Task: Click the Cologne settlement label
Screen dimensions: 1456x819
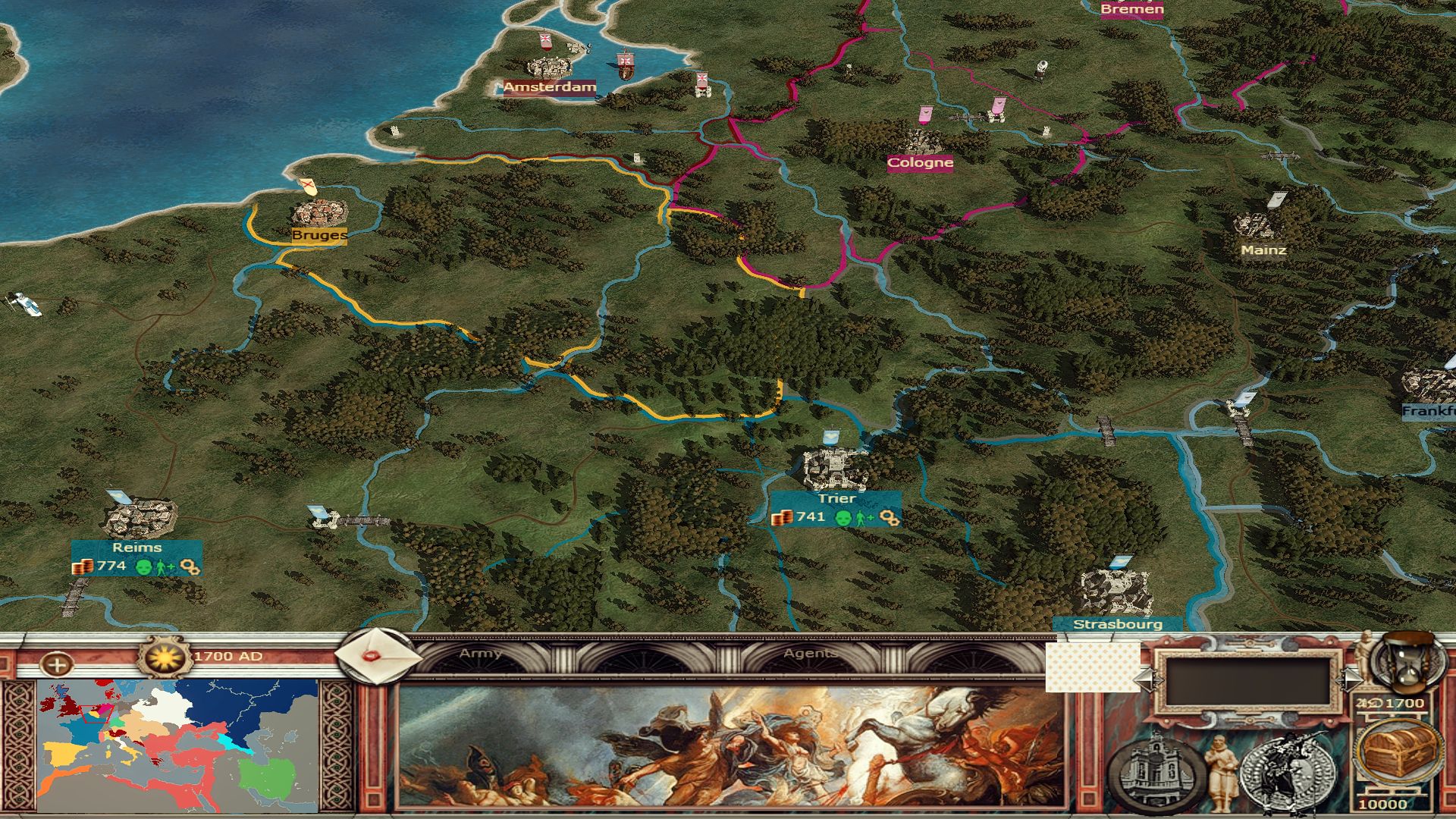Action: coord(920,162)
